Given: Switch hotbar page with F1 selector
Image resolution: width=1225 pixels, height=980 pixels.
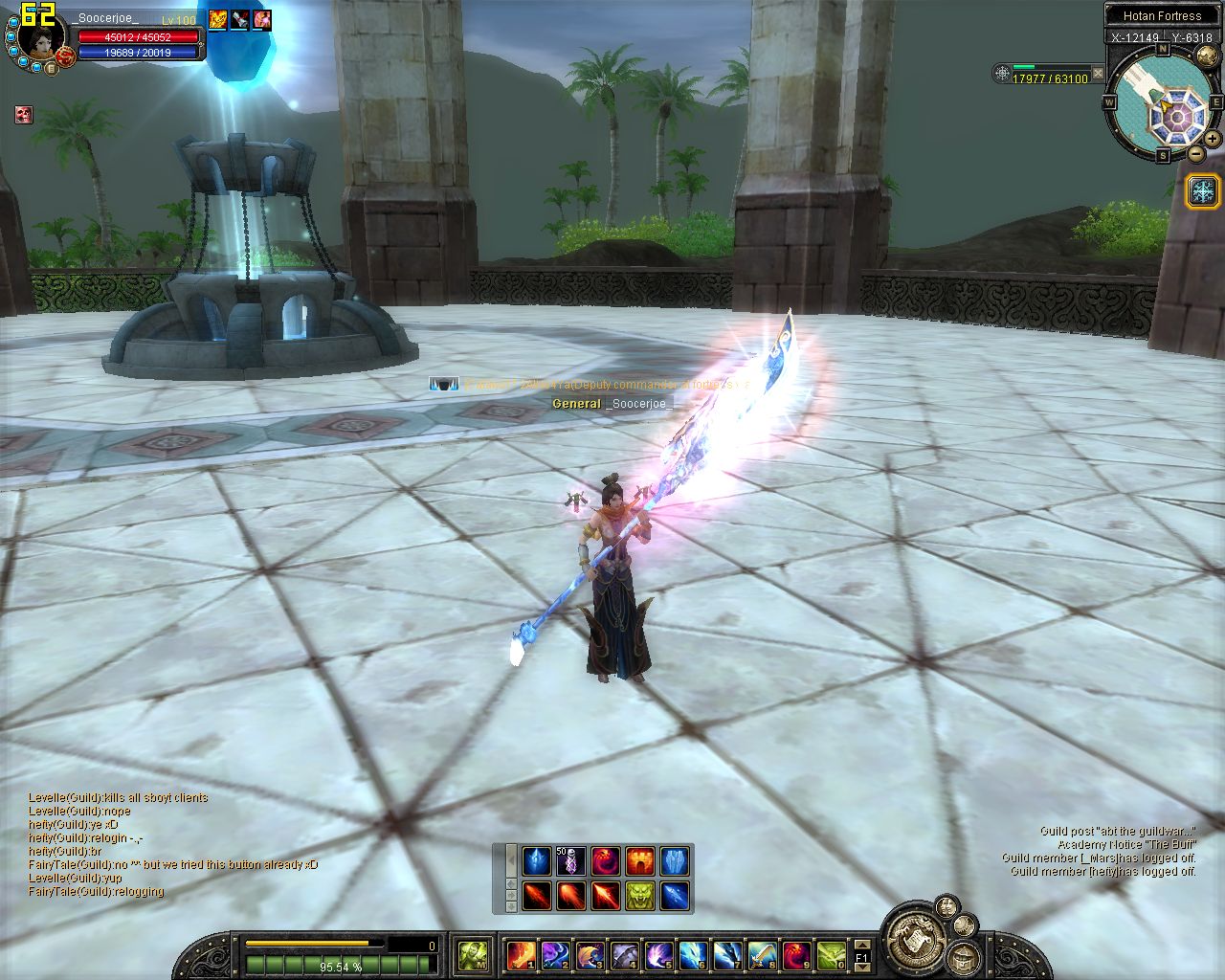Looking at the screenshot, I should (861, 954).
